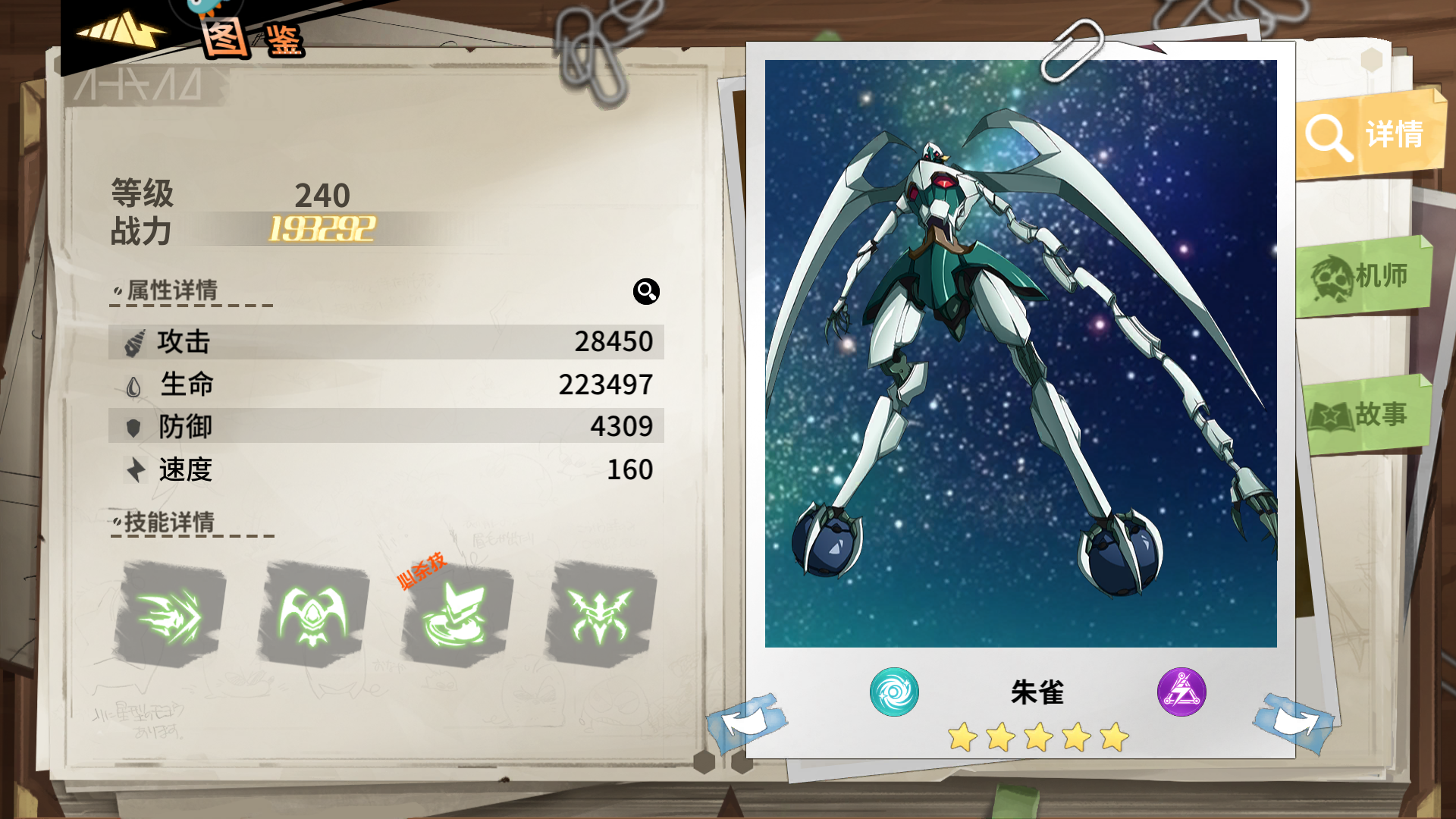
Task: Go to the next mech with right arrow
Action: pos(1294,721)
